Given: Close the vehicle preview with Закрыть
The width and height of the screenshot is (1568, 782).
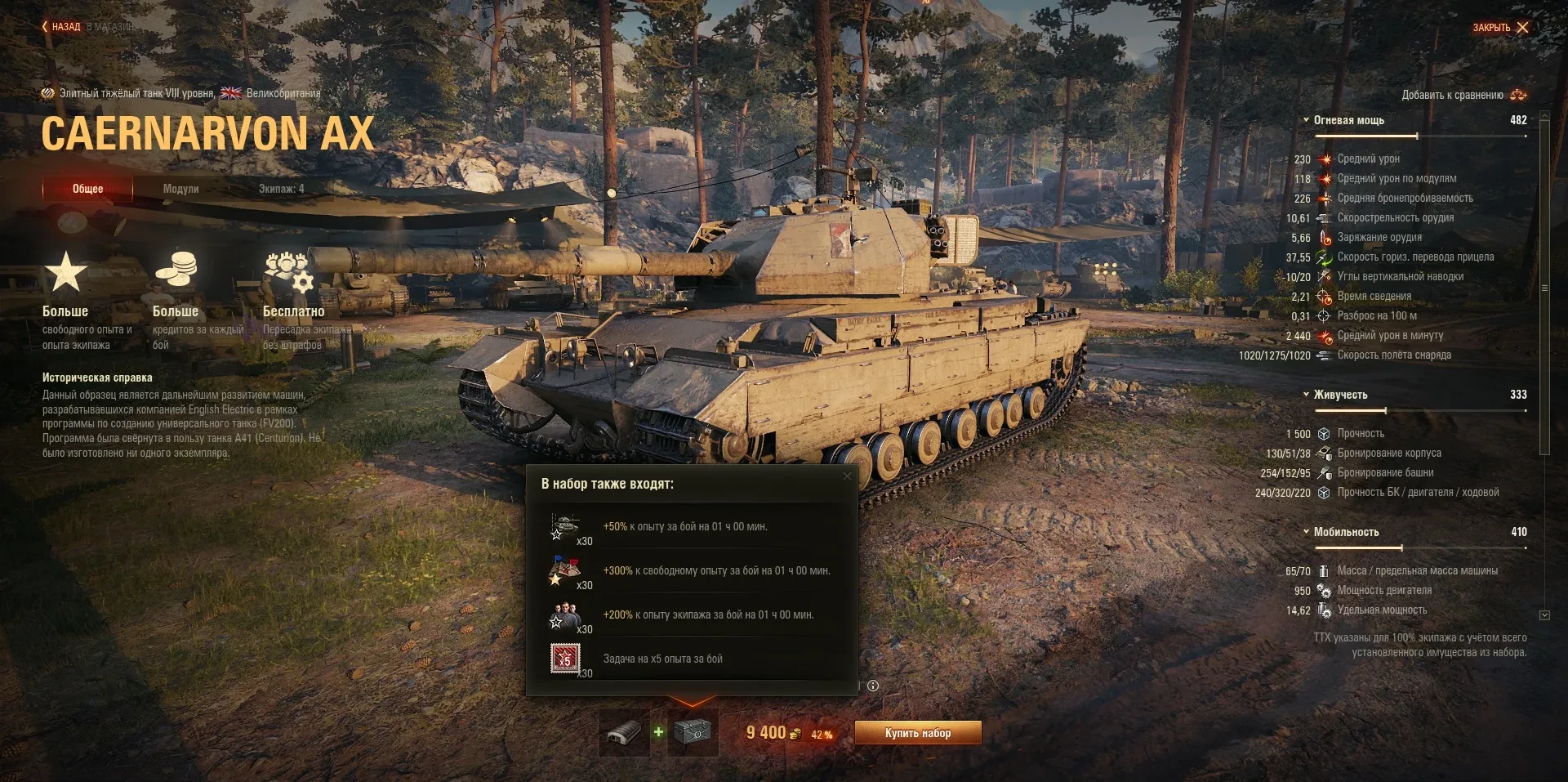Looking at the screenshot, I should [1500, 28].
